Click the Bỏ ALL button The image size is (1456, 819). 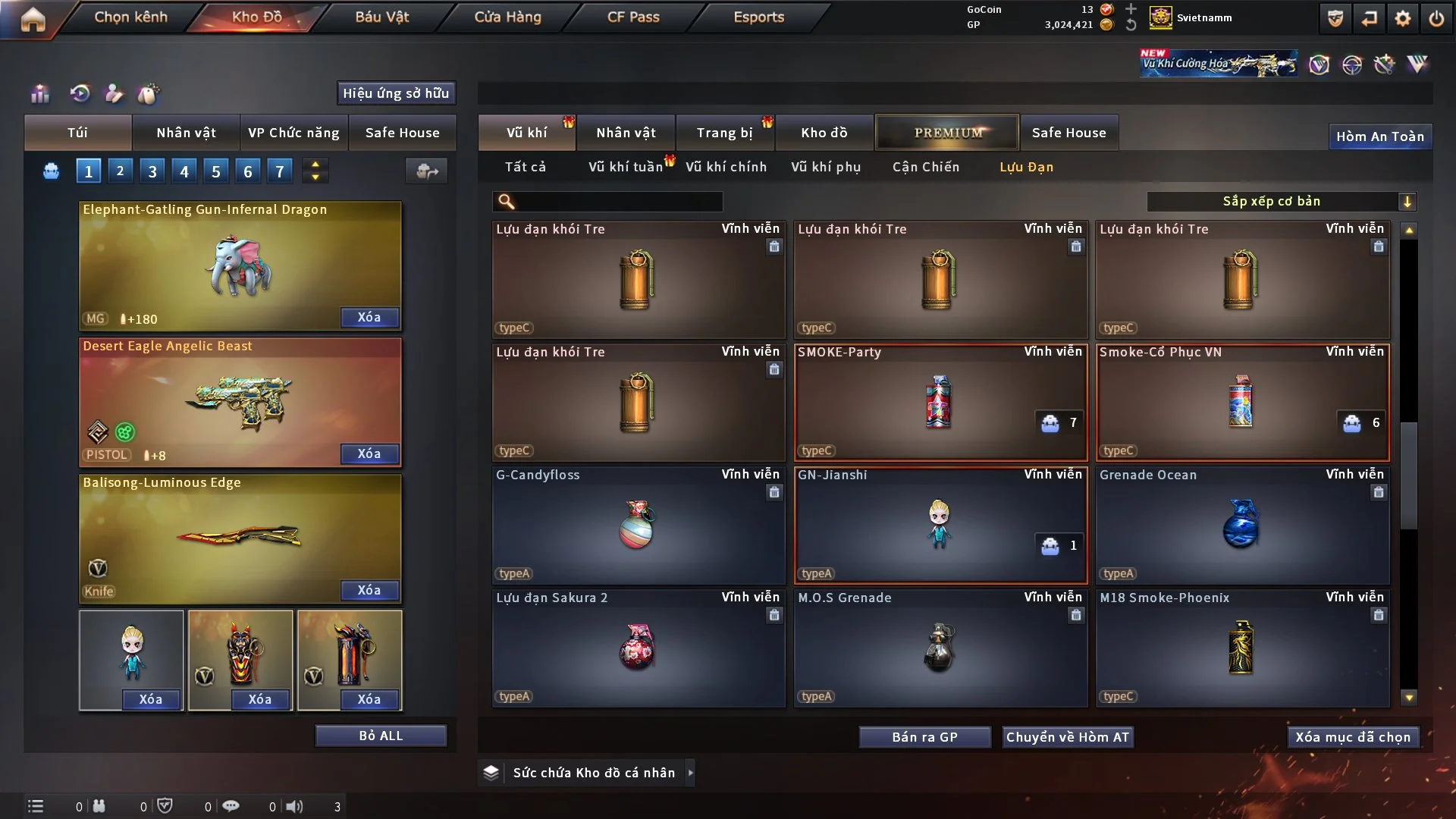click(x=381, y=736)
